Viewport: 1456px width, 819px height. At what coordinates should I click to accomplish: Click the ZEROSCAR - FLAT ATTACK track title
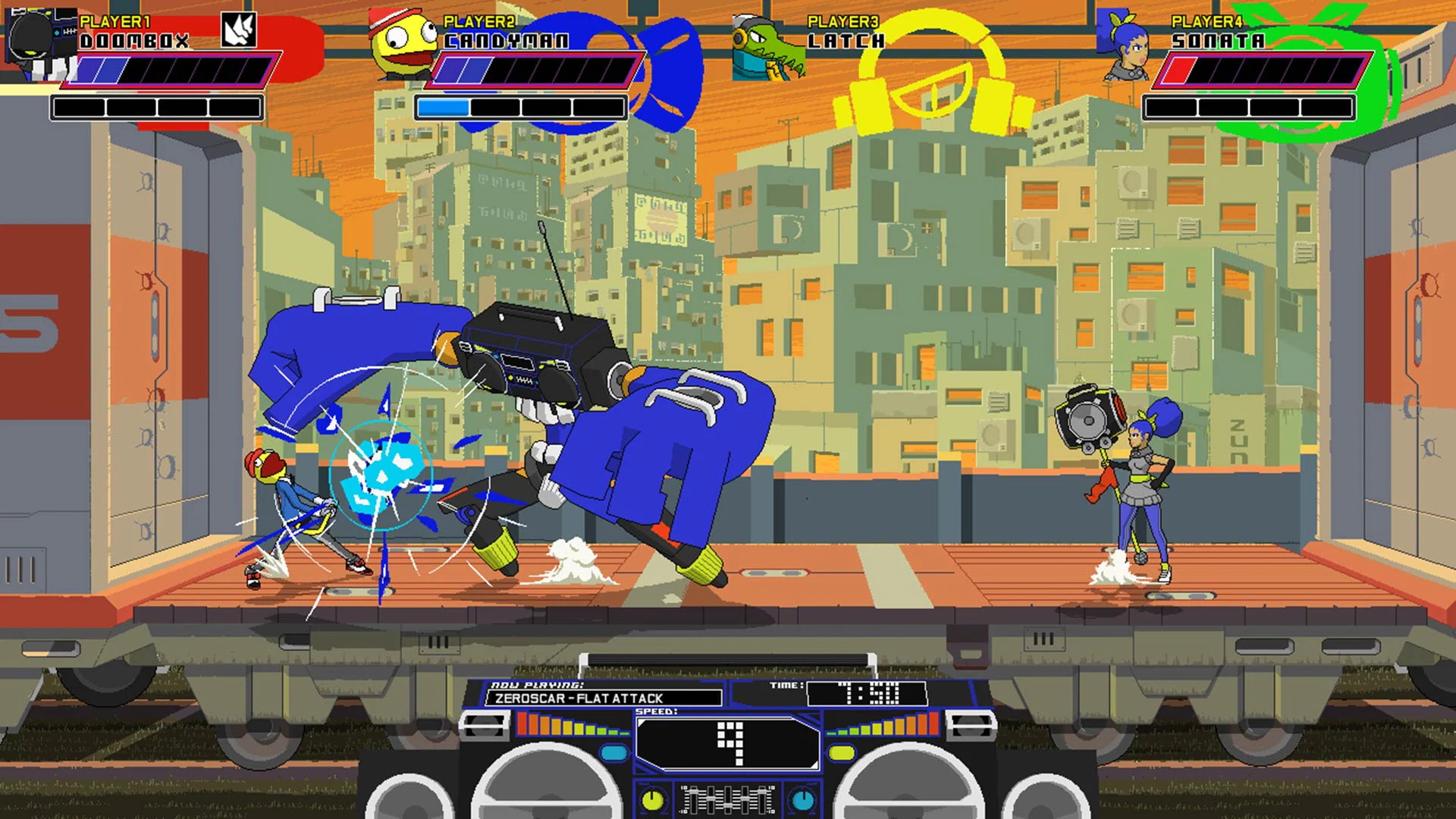pyautogui.click(x=598, y=698)
